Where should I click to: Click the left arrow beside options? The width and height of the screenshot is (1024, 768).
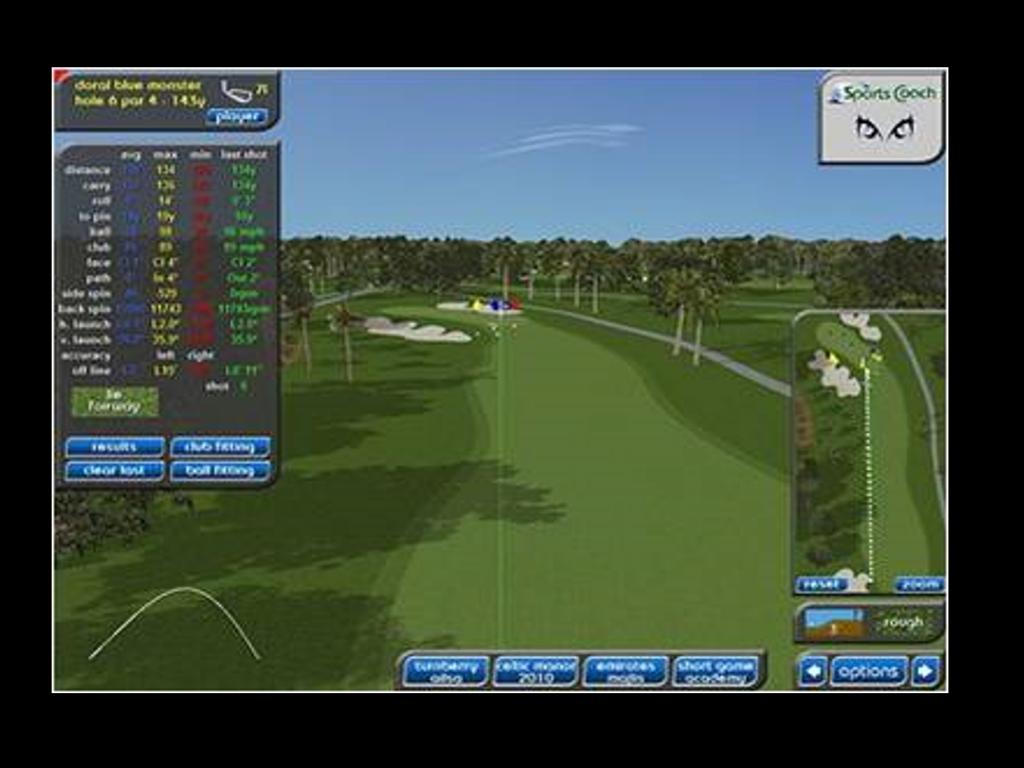coord(812,671)
